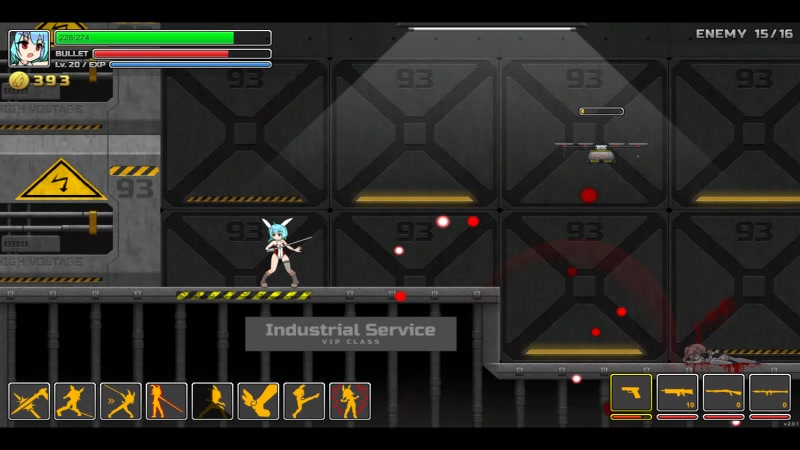Image resolution: width=800 pixels, height=450 pixels.
Task: Use the high kick skill
Action: (x=304, y=401)
